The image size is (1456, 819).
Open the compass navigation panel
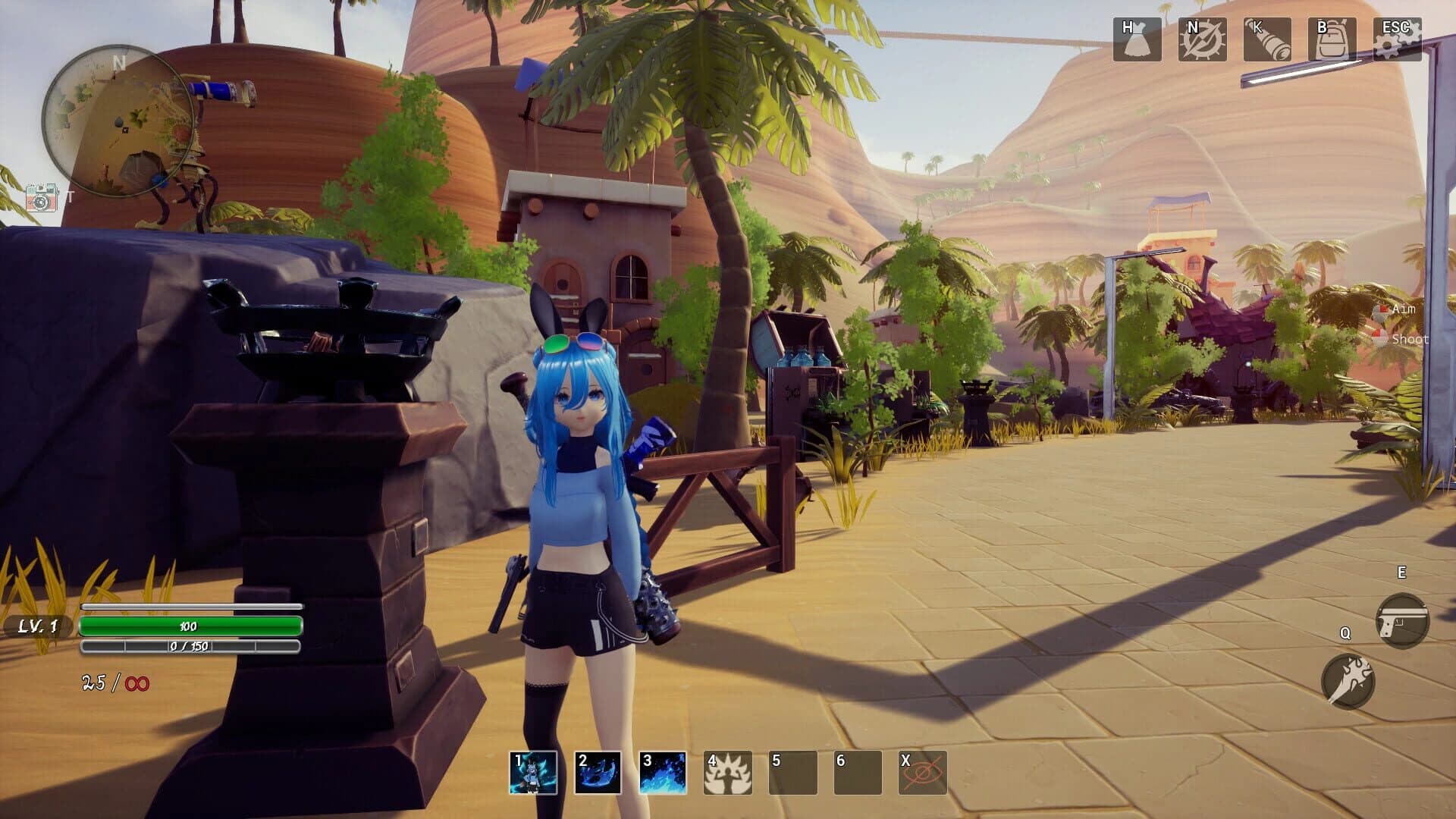[1205, 40]
